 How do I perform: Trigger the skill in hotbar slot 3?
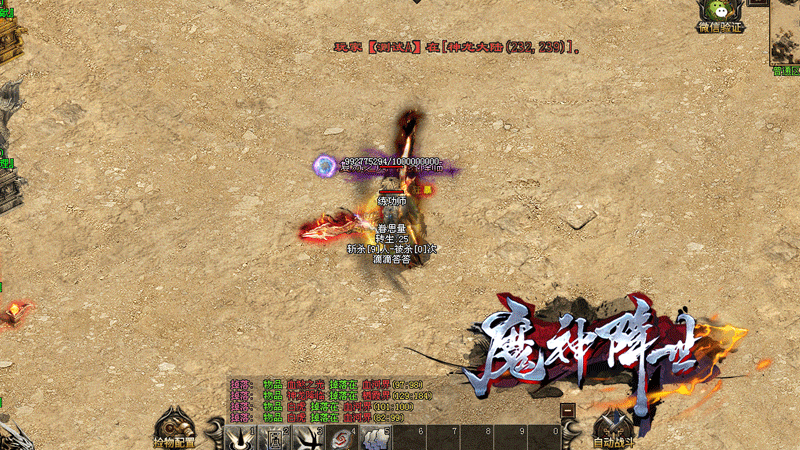pyautogui.click(x=306, y=438)
